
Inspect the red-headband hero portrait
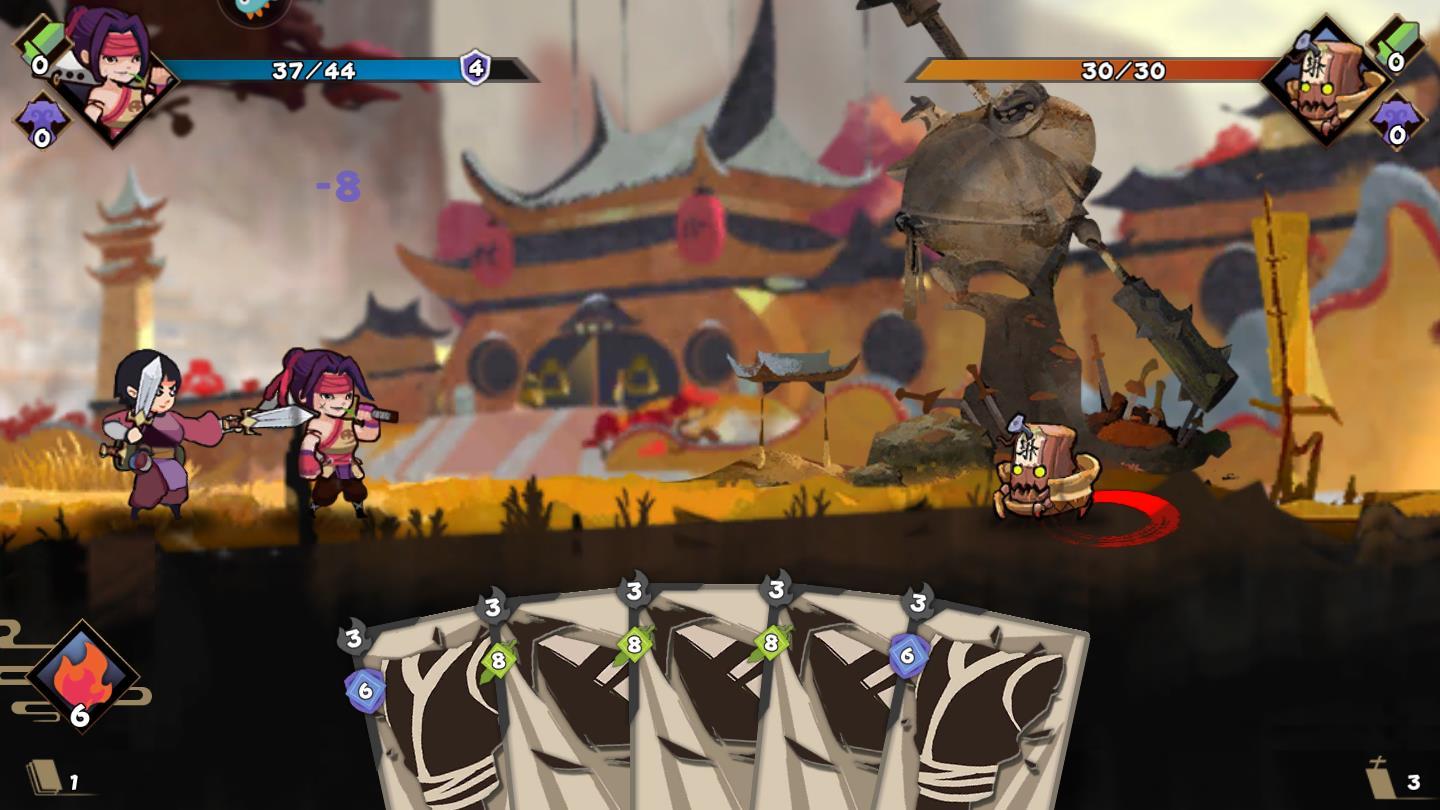coord(112,76)
